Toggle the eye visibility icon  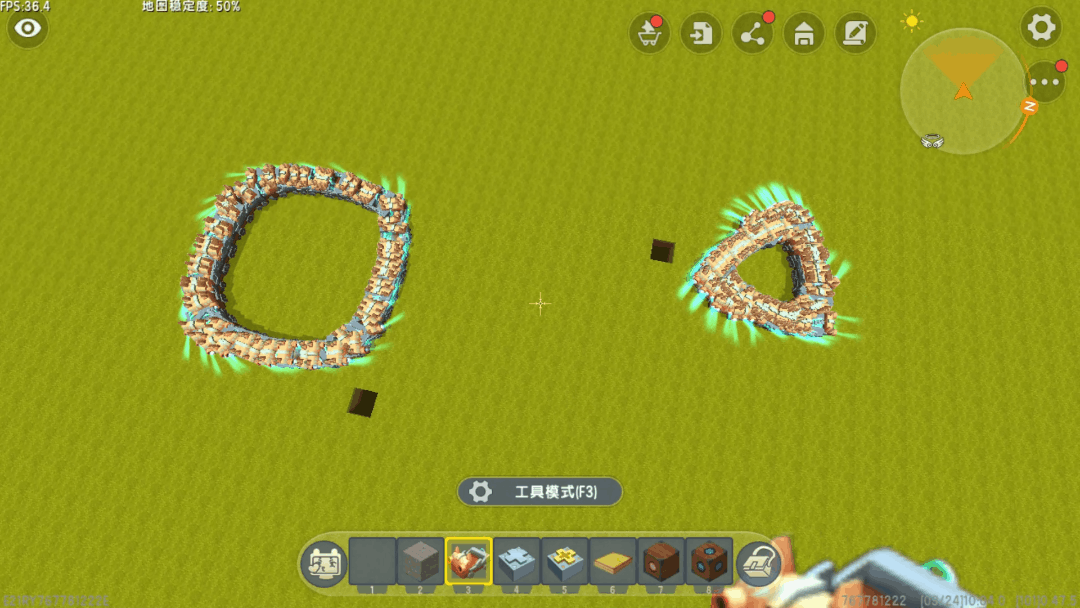[x=28, y=28]
